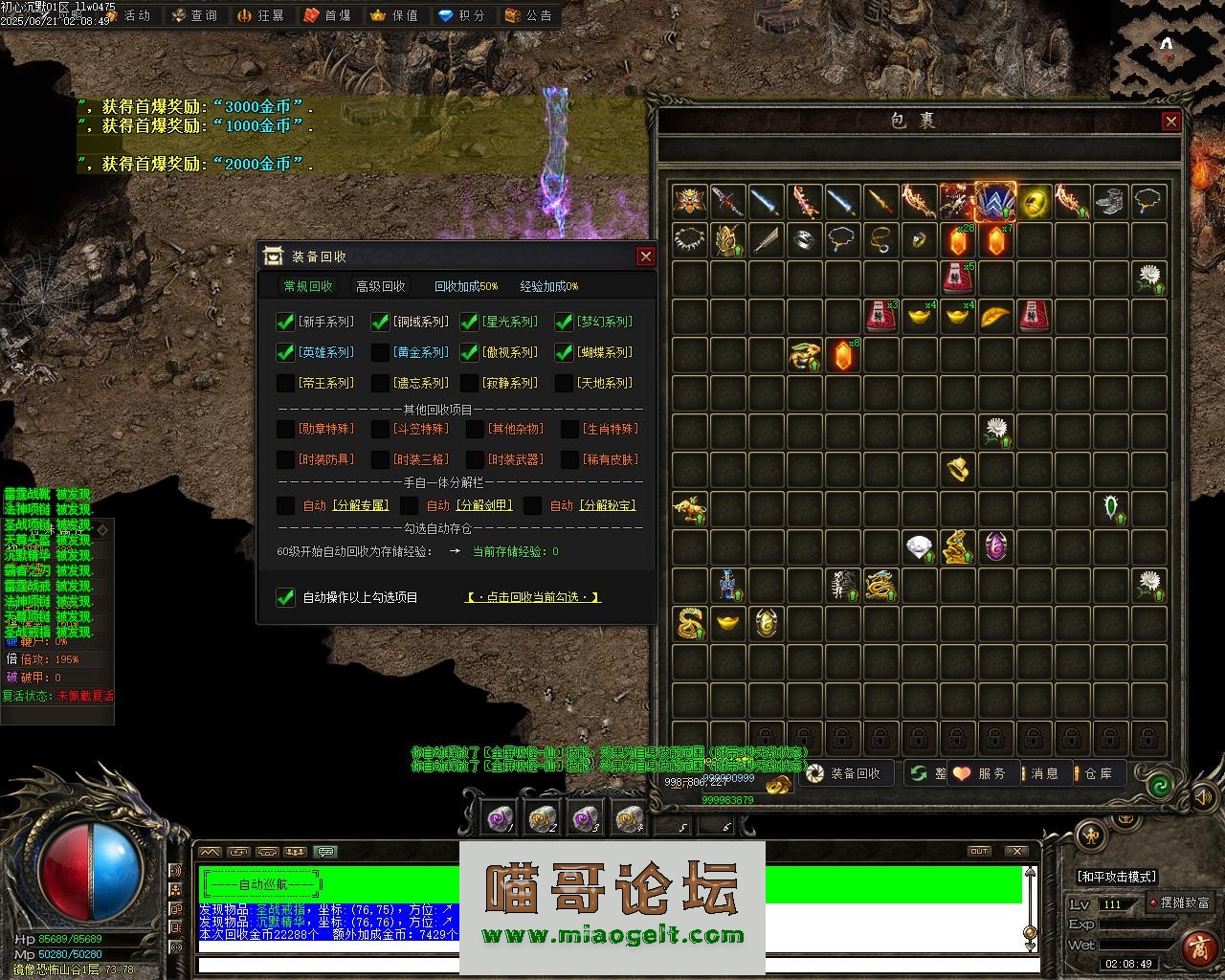The width and height of the screenshot is (1225, 980).
Task: Toggle 自动操作以上勾选项目 checkbox
Action: [285, 597]
